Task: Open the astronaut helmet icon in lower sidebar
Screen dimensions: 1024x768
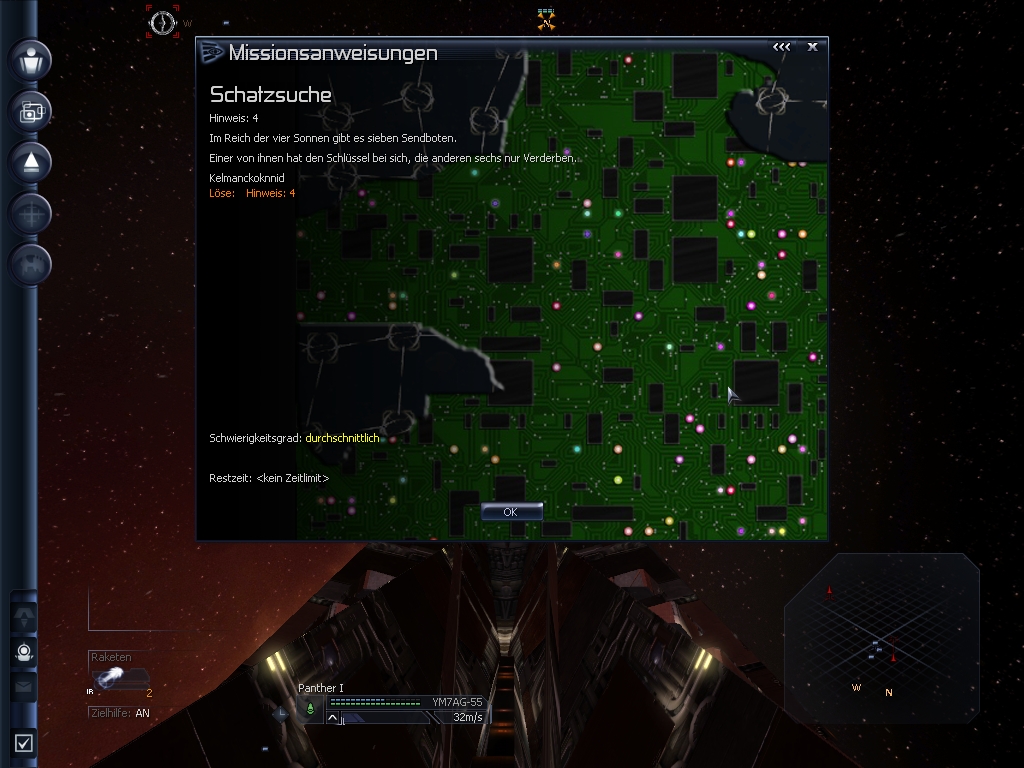Action: tap(24, 652)
